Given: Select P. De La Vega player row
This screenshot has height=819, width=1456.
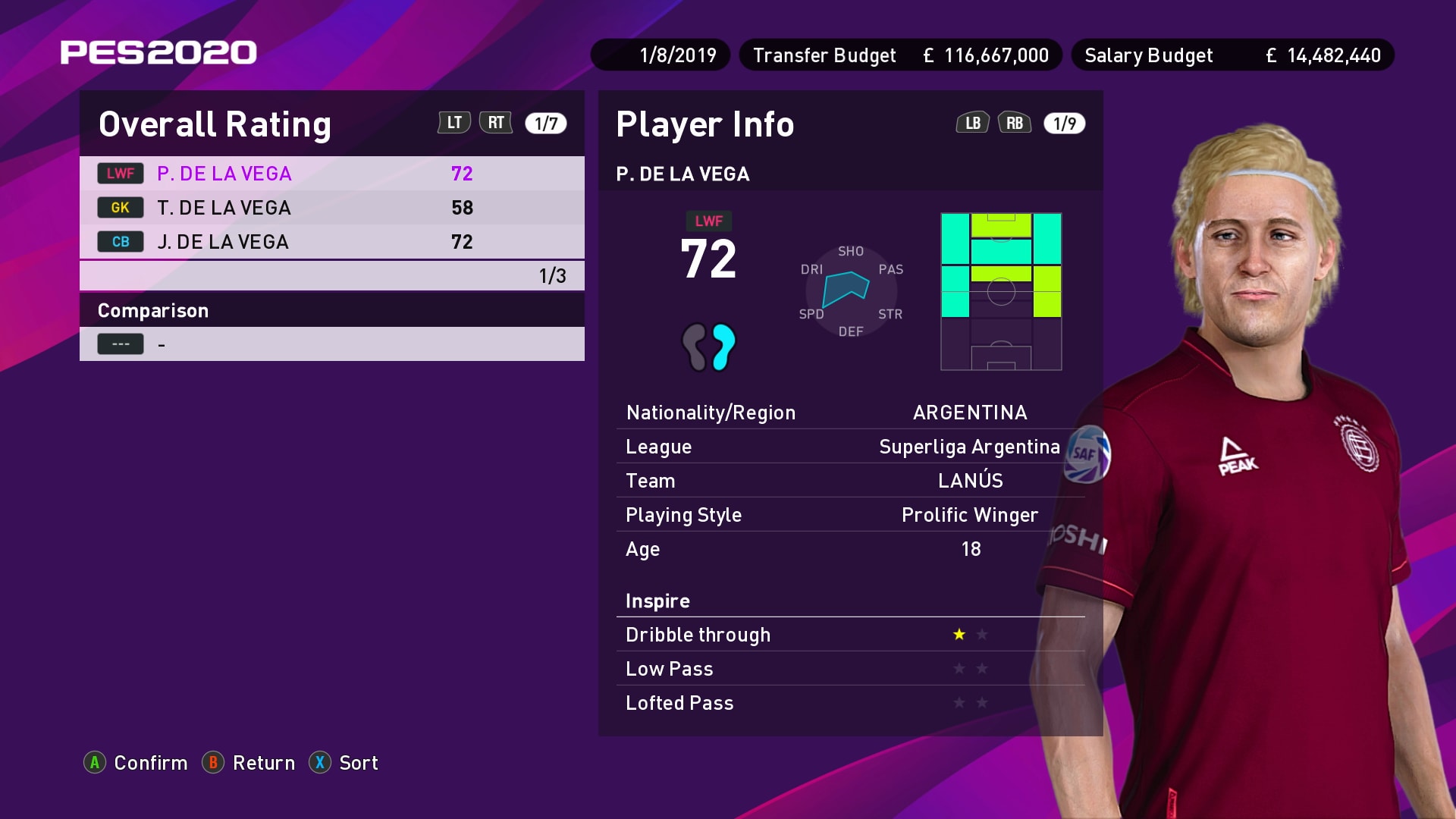Looking at the screenshot, I should pyautogui.click(x=331, y=174).
